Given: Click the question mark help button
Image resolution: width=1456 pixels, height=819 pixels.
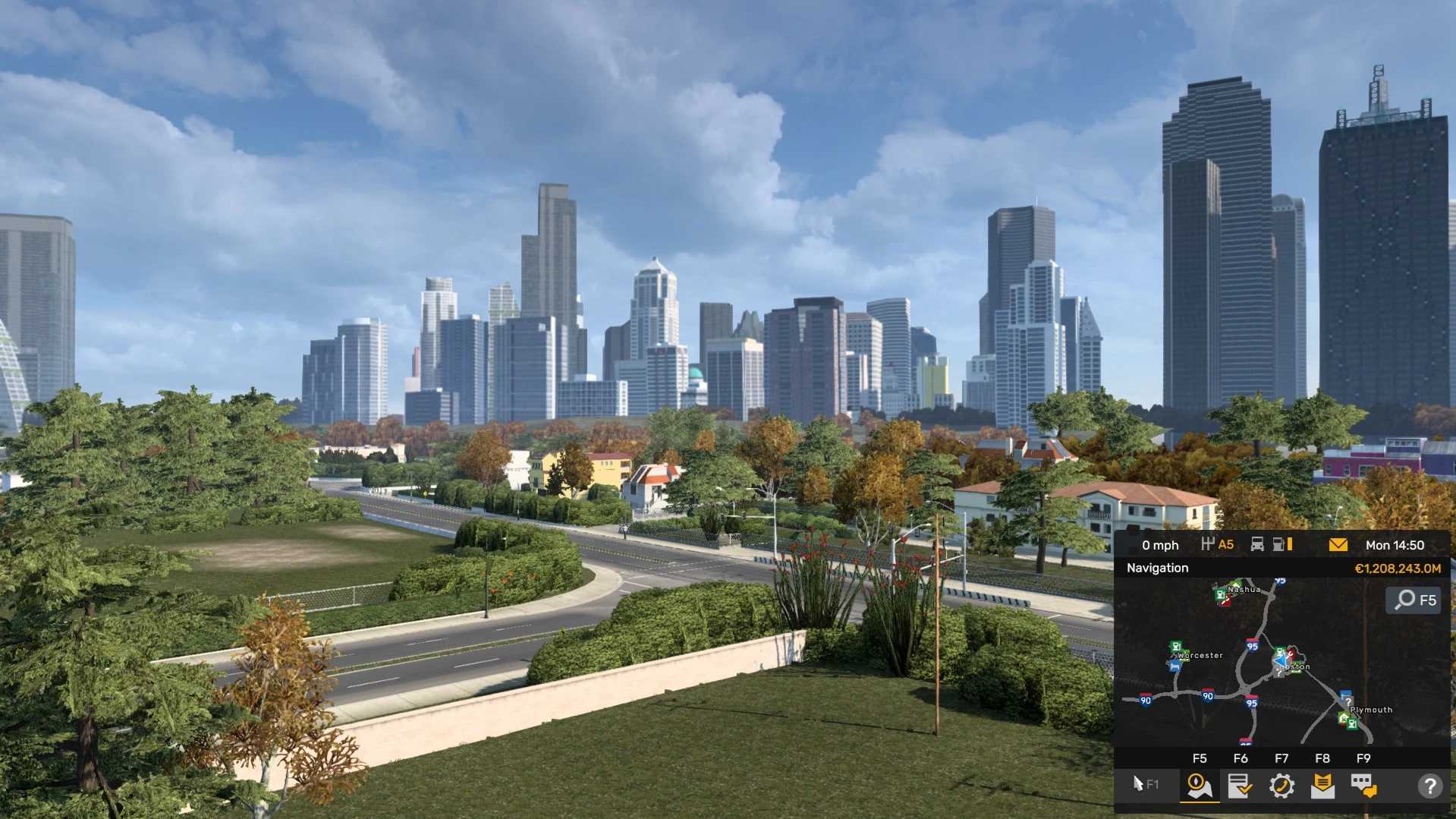Looking at the screenshot, I should tap(1429, 786).
